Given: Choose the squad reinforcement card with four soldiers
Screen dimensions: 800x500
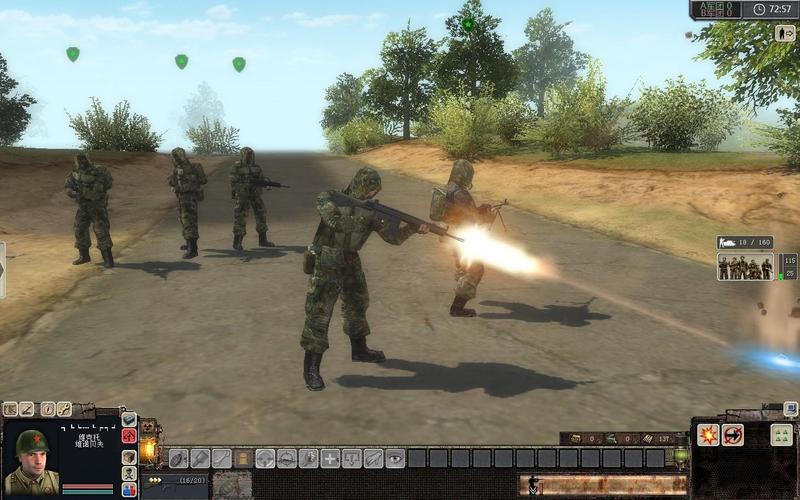Looking at the screenshot, I should click(746, 267).
